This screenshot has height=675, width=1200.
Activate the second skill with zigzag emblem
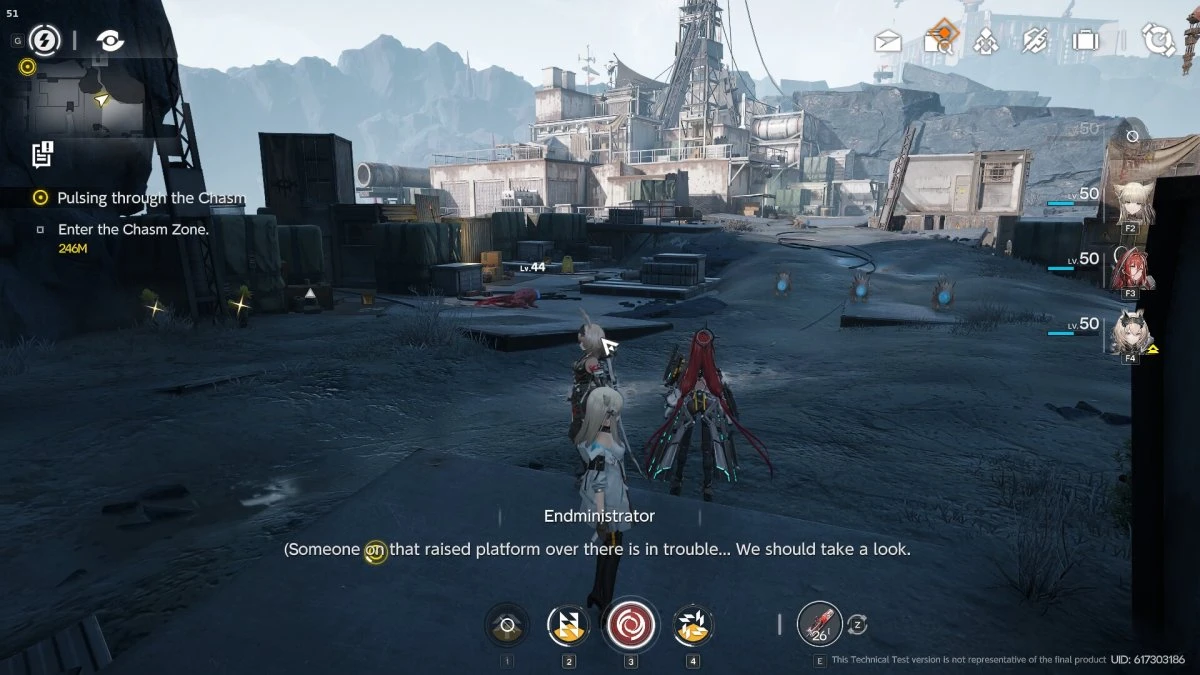(568, 626)
